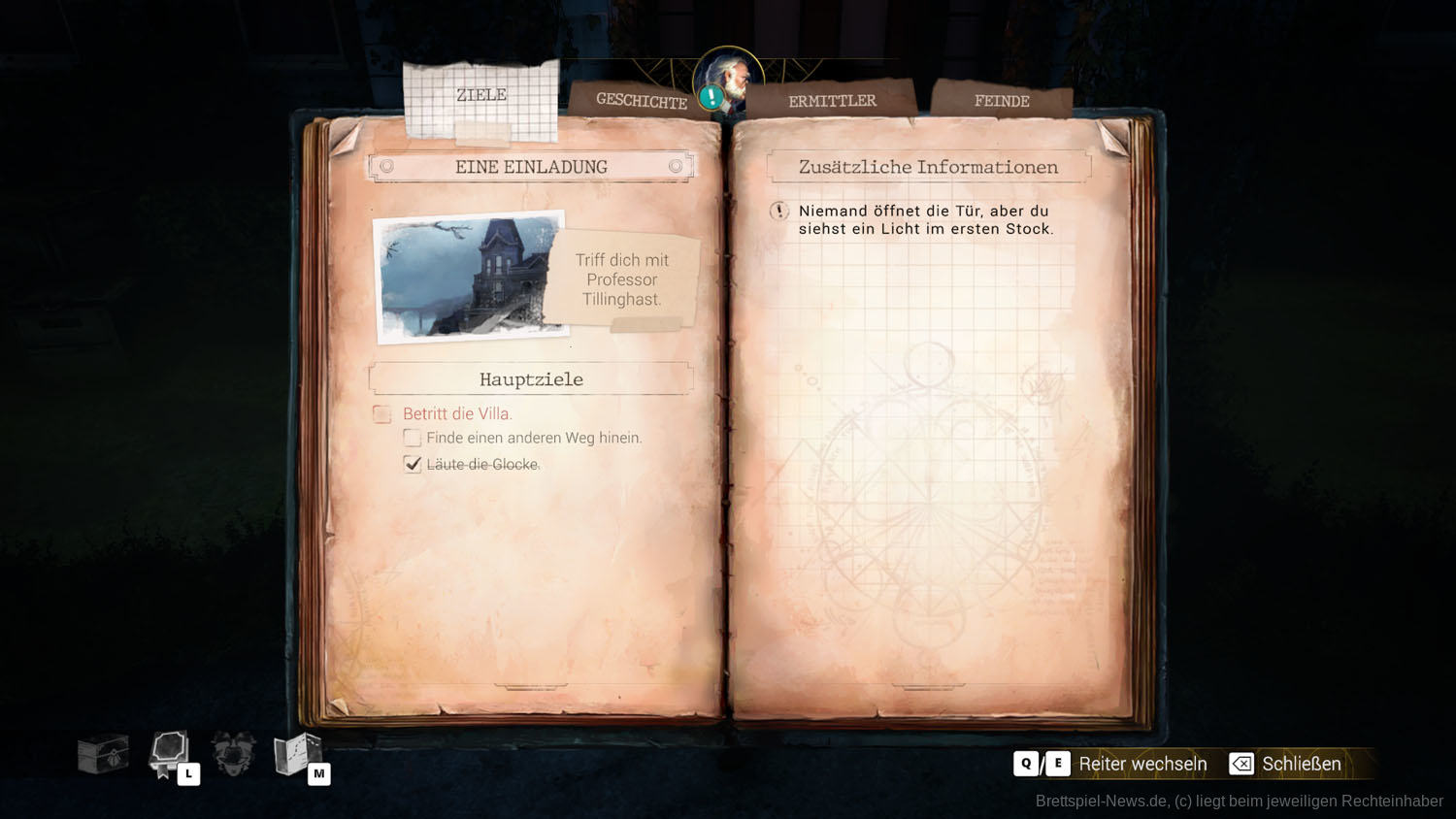Click the investigator hat emblem icon
The image size is (1456, 819).
[x=233, y=754]
